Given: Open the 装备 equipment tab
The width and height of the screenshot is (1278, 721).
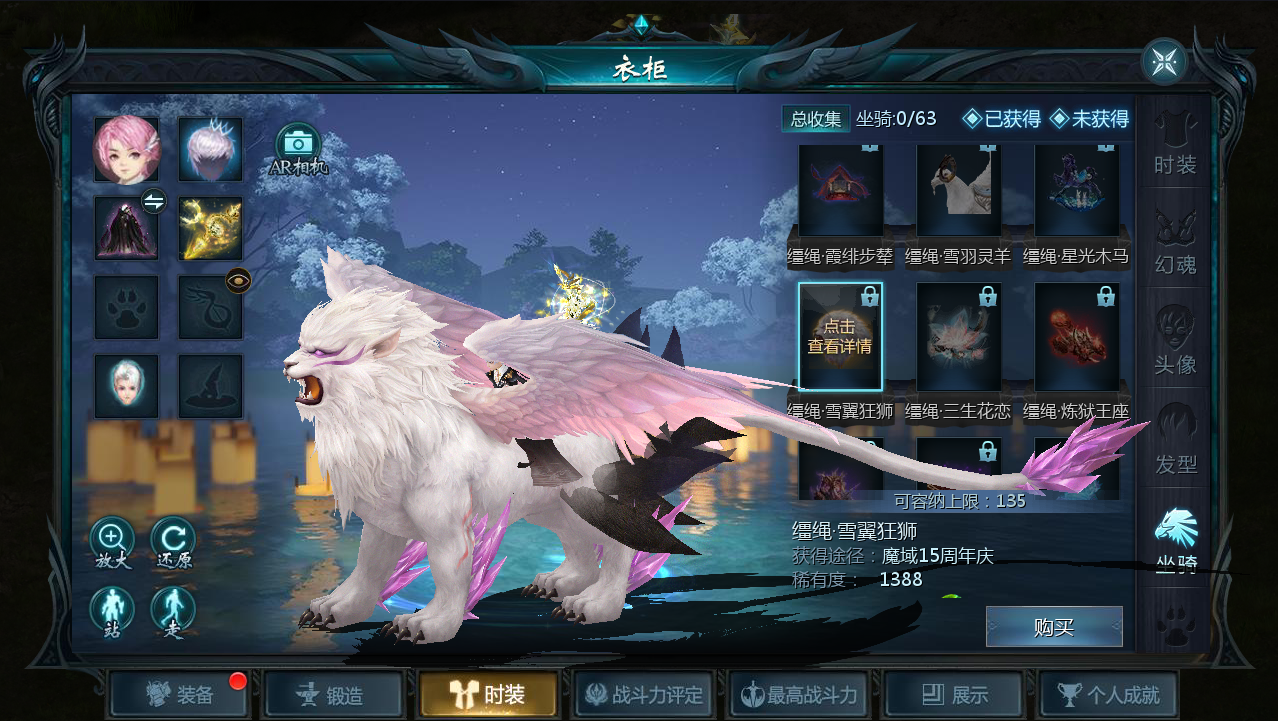Looking at the screenshot, I should click(x=180, y=694).
